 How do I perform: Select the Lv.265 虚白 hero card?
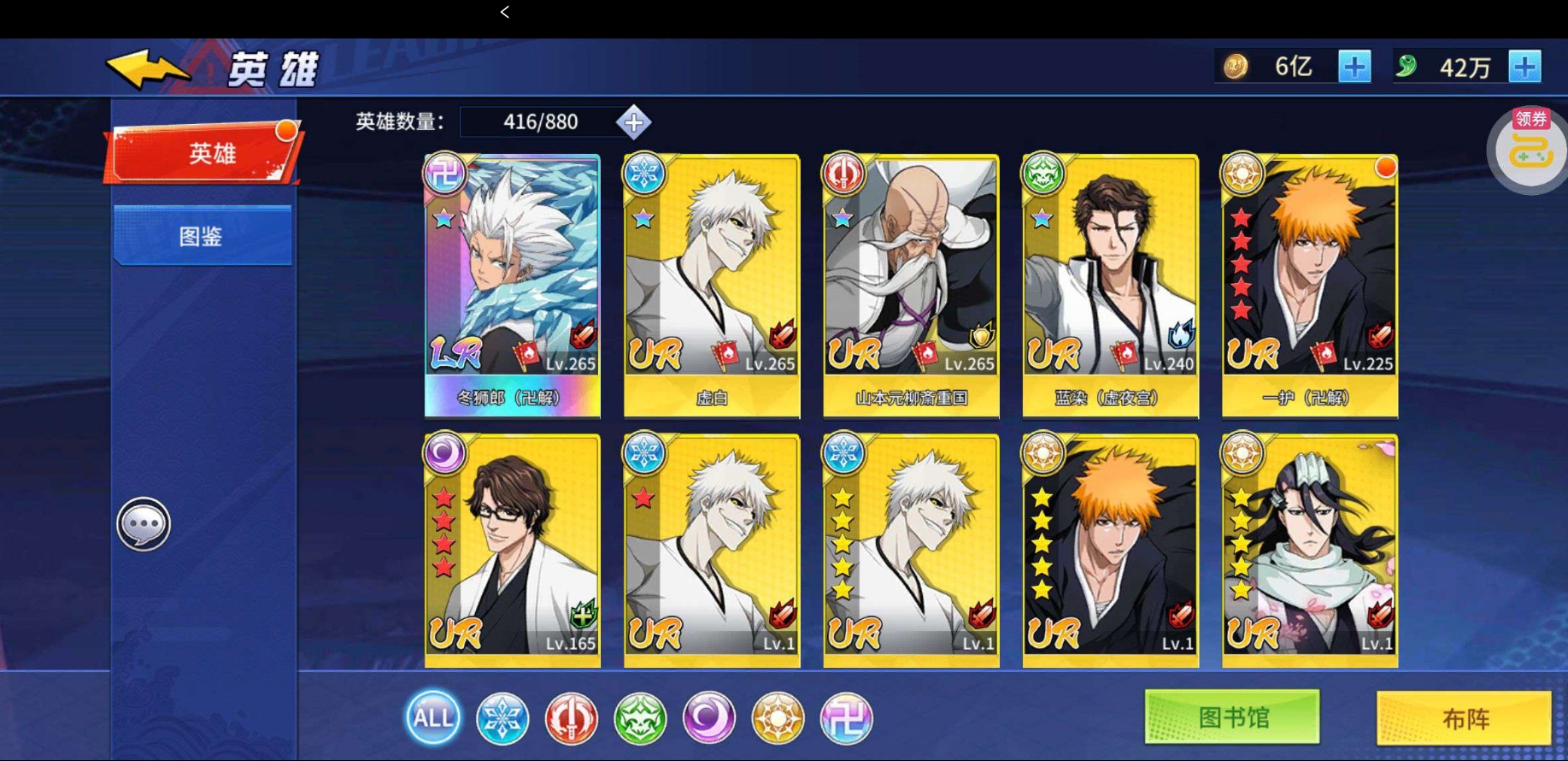(x=712, y=286)
